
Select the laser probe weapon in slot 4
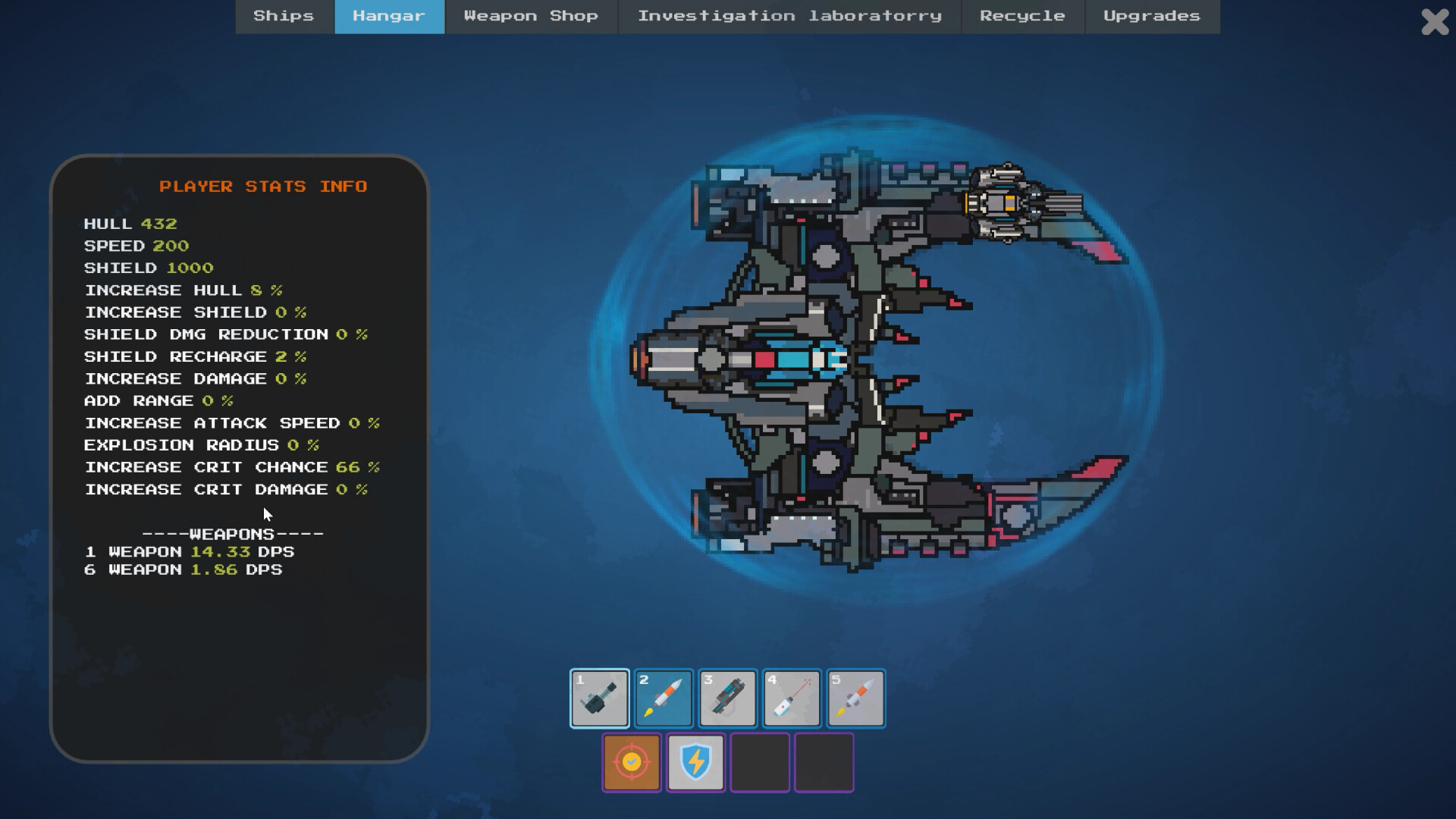(791, 698)
